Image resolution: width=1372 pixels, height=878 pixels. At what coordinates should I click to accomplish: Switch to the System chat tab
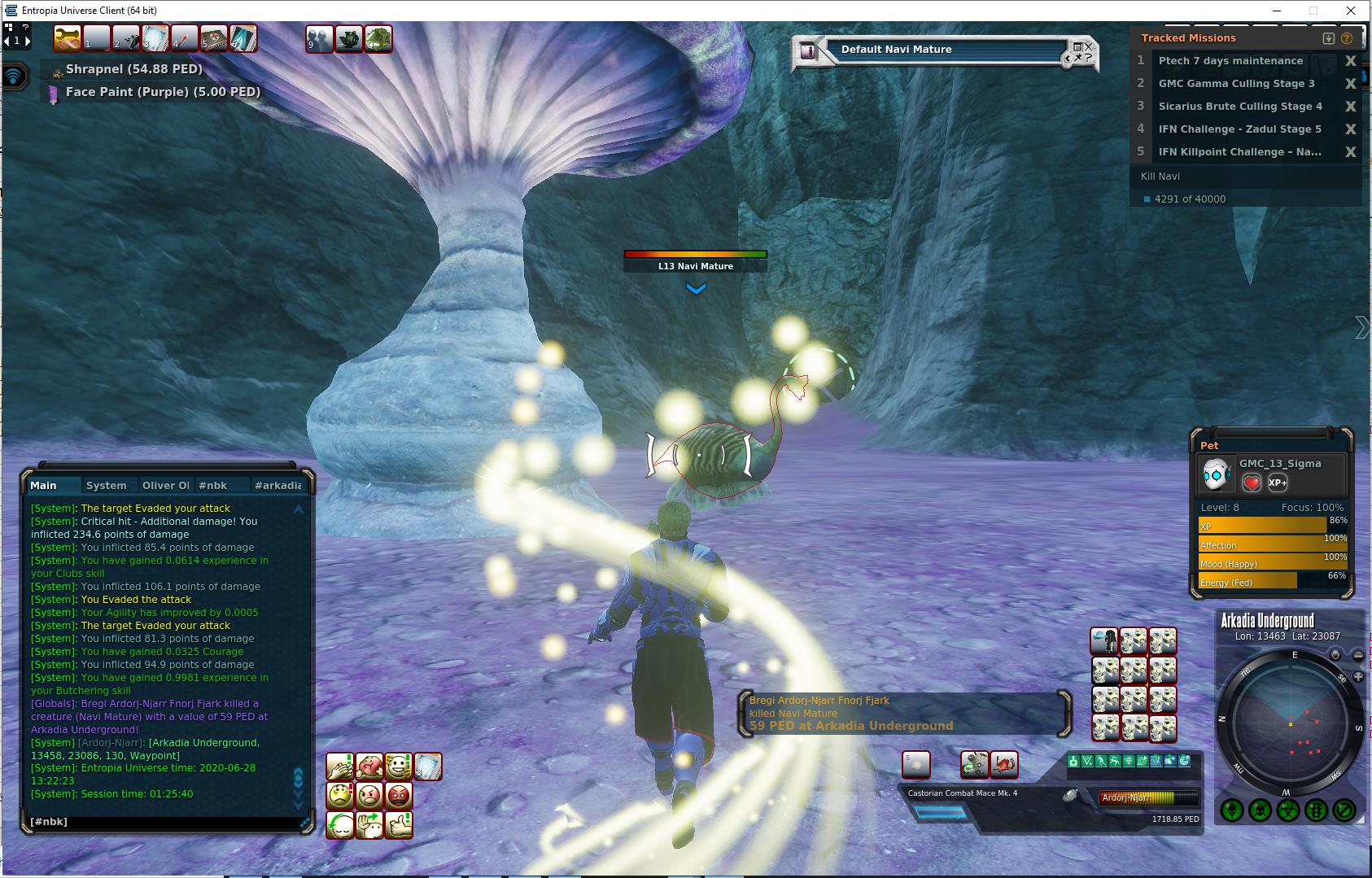click(106, 486)
